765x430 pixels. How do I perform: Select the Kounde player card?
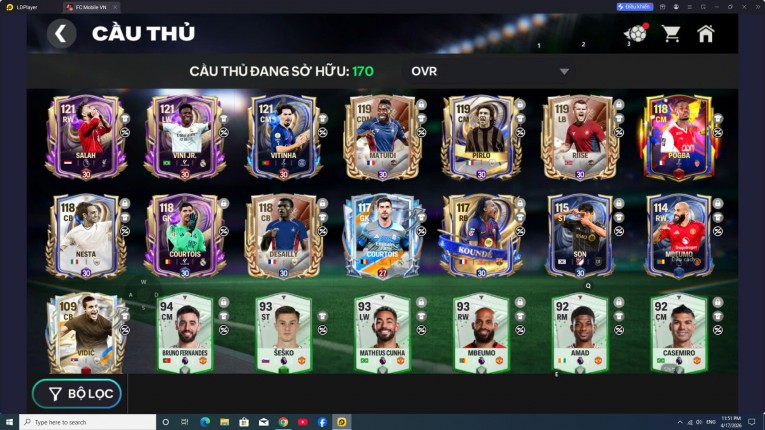click(482, 236)
